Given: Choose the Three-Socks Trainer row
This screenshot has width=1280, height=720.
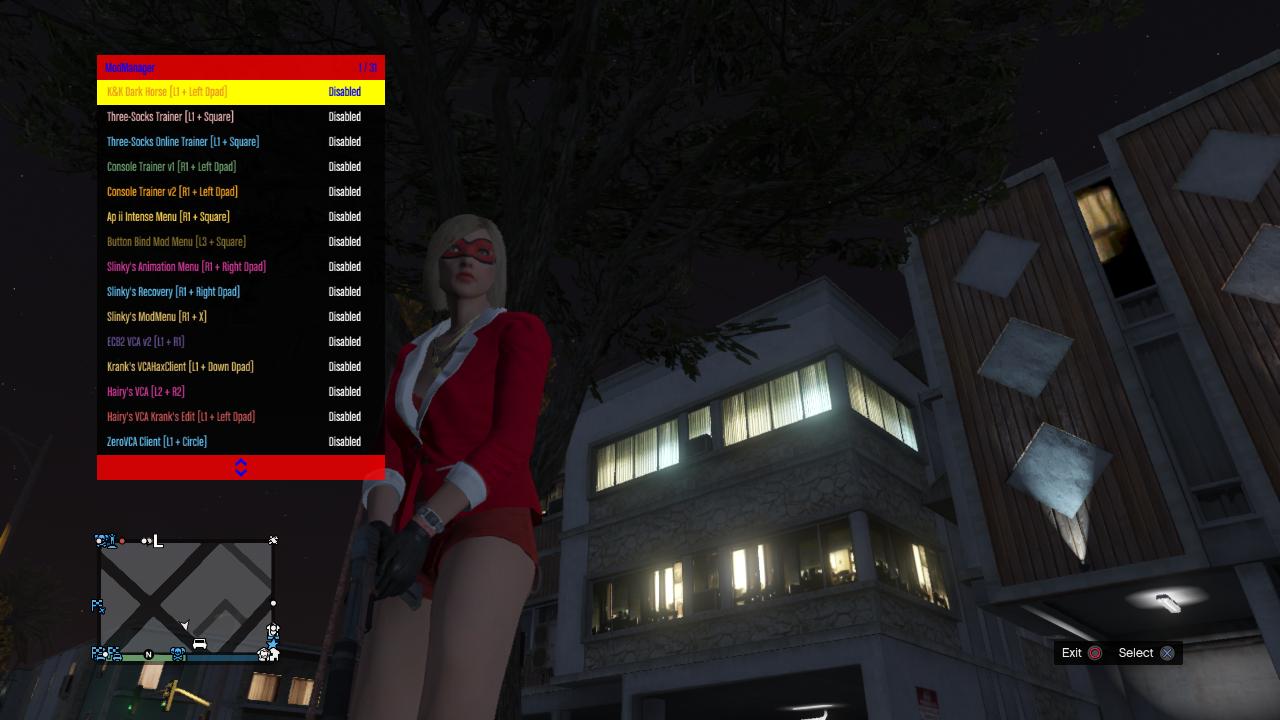Looking at the screenshot, I should (x=170, y=117).
